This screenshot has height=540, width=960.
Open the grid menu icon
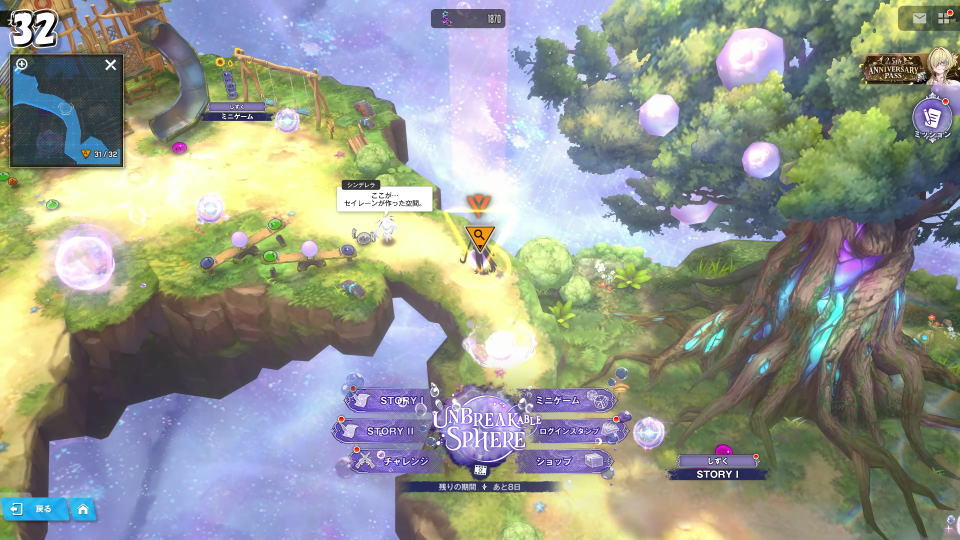pos(944,18)
